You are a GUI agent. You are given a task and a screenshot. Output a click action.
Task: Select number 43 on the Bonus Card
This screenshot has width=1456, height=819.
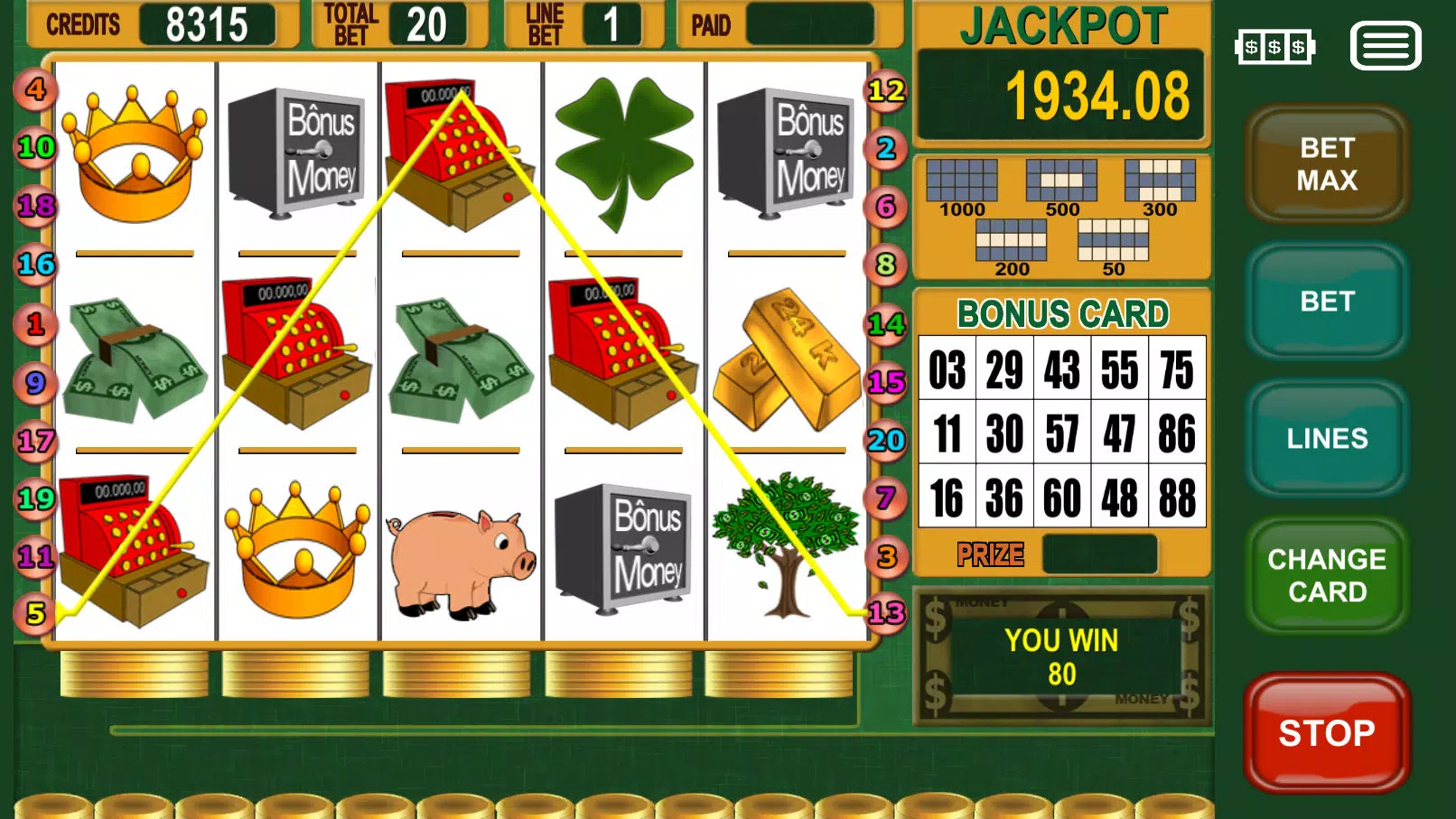1061,369
